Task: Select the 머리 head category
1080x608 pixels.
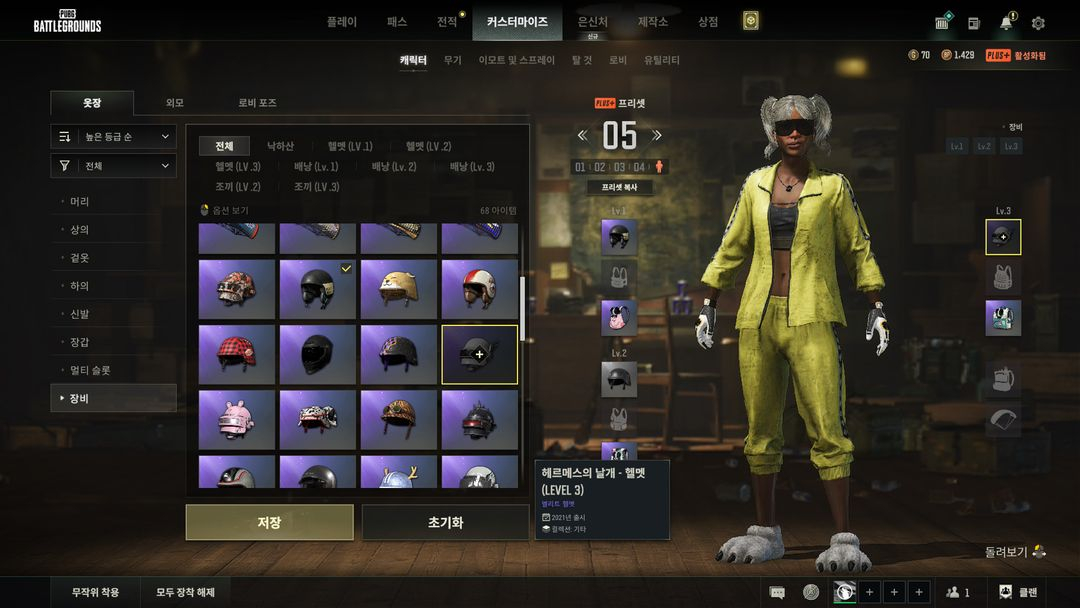Action: coord(80,202)
